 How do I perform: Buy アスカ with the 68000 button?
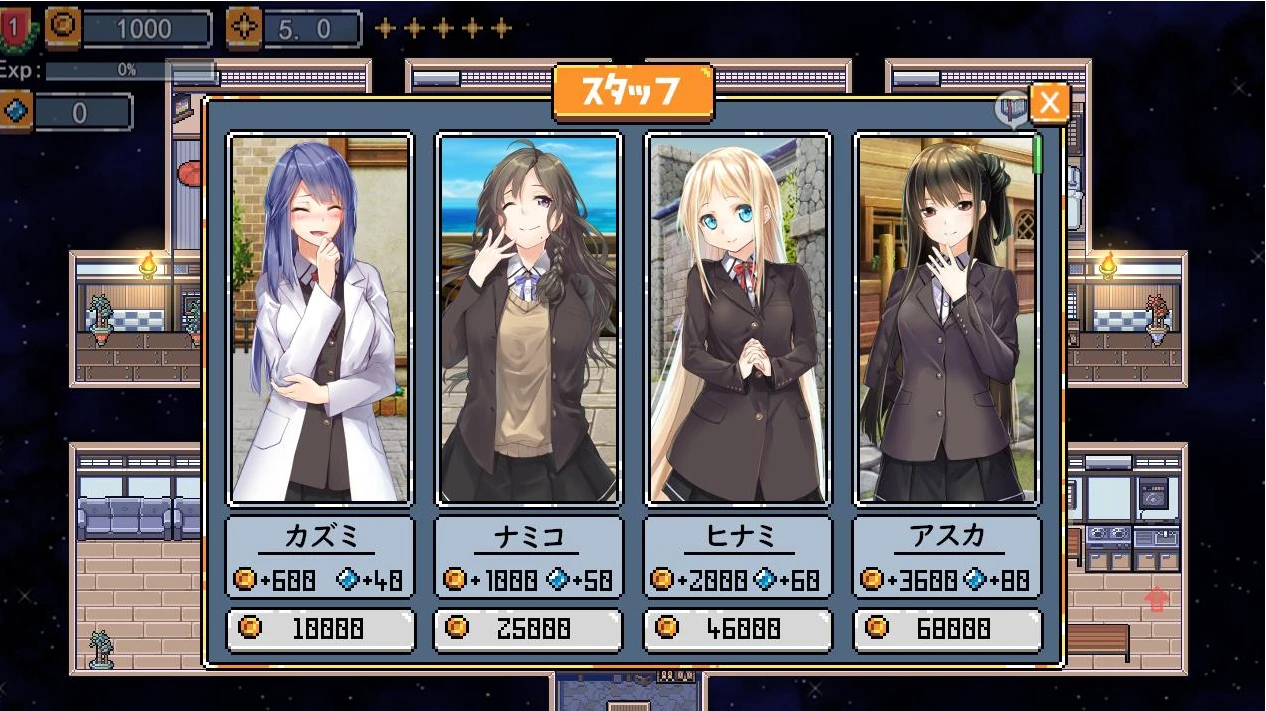946,629
